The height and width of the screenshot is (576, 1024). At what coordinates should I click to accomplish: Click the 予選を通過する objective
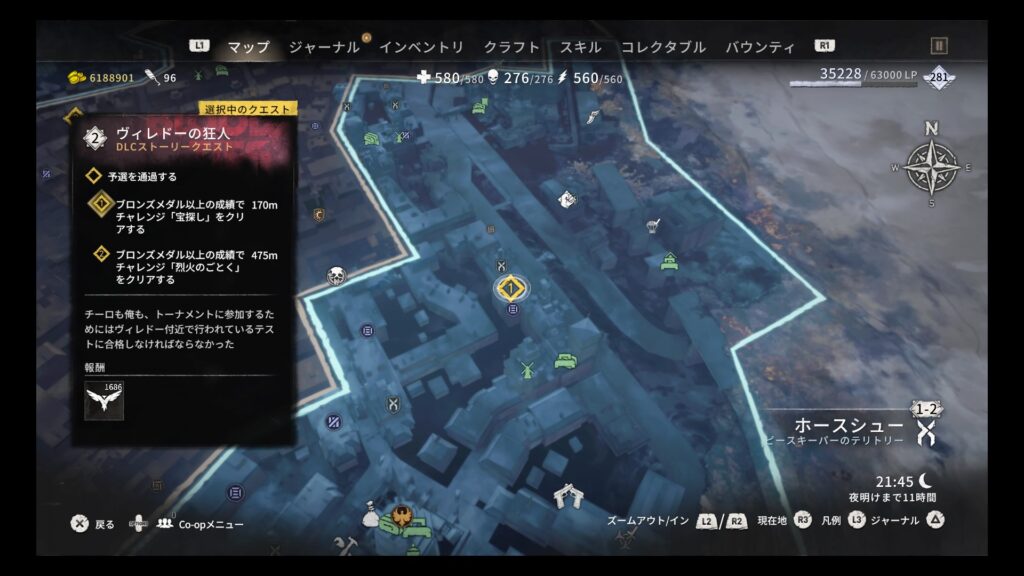pos(142,176)
